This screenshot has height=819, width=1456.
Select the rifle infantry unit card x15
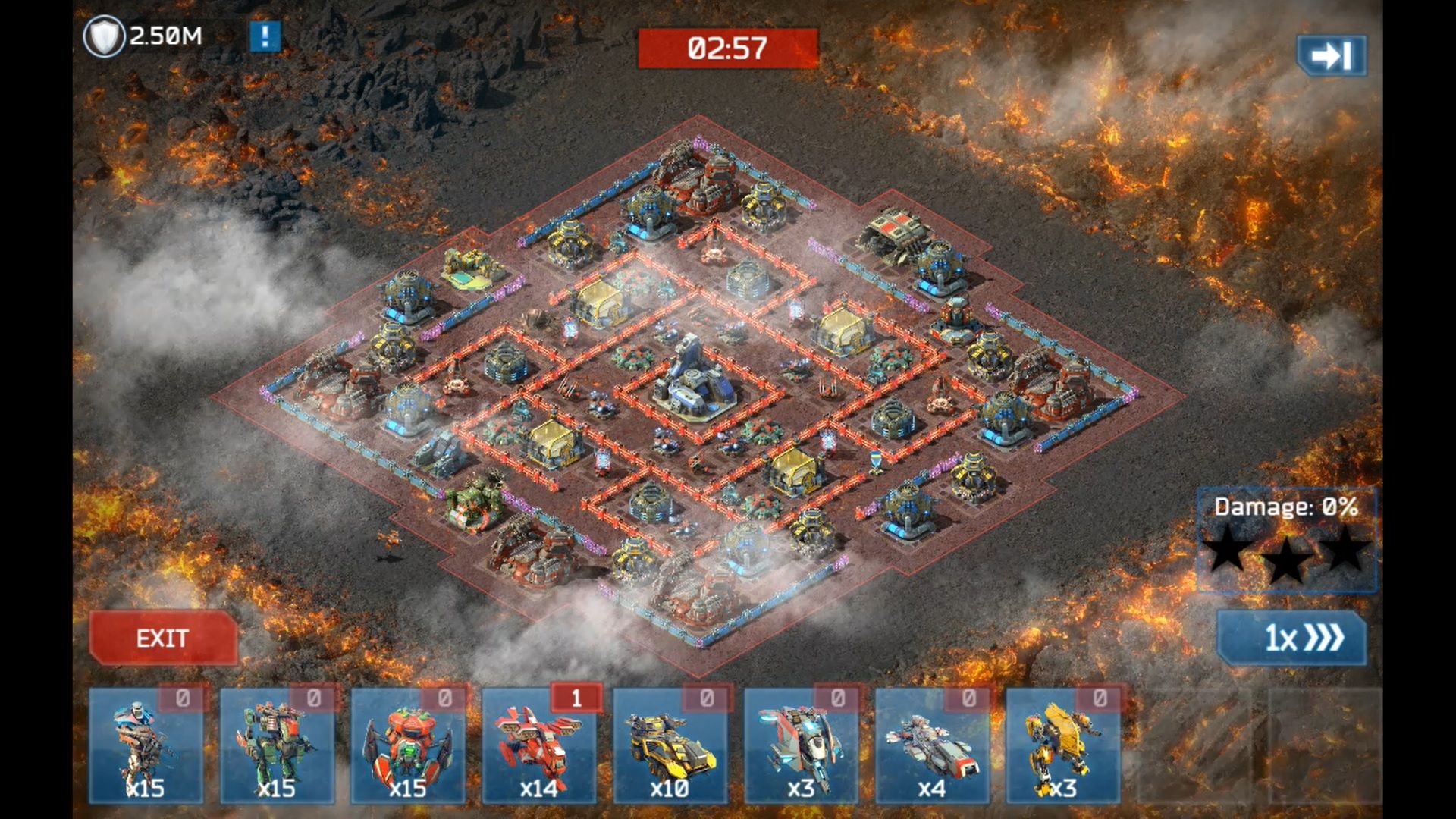(x=146, y=745)
